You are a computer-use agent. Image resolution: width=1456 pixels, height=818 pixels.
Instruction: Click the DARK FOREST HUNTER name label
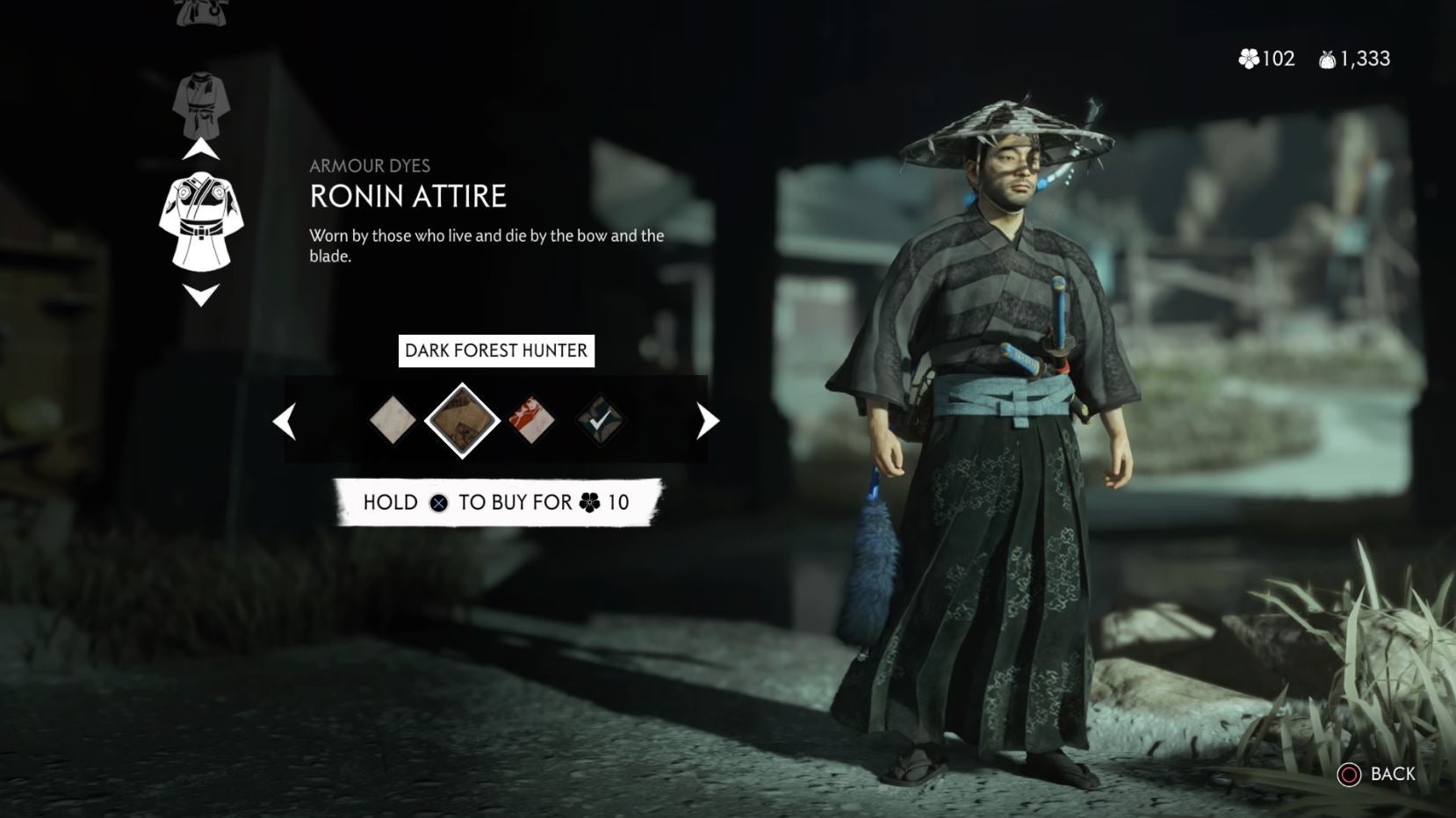pyautogui.click(x=496, y=351)
